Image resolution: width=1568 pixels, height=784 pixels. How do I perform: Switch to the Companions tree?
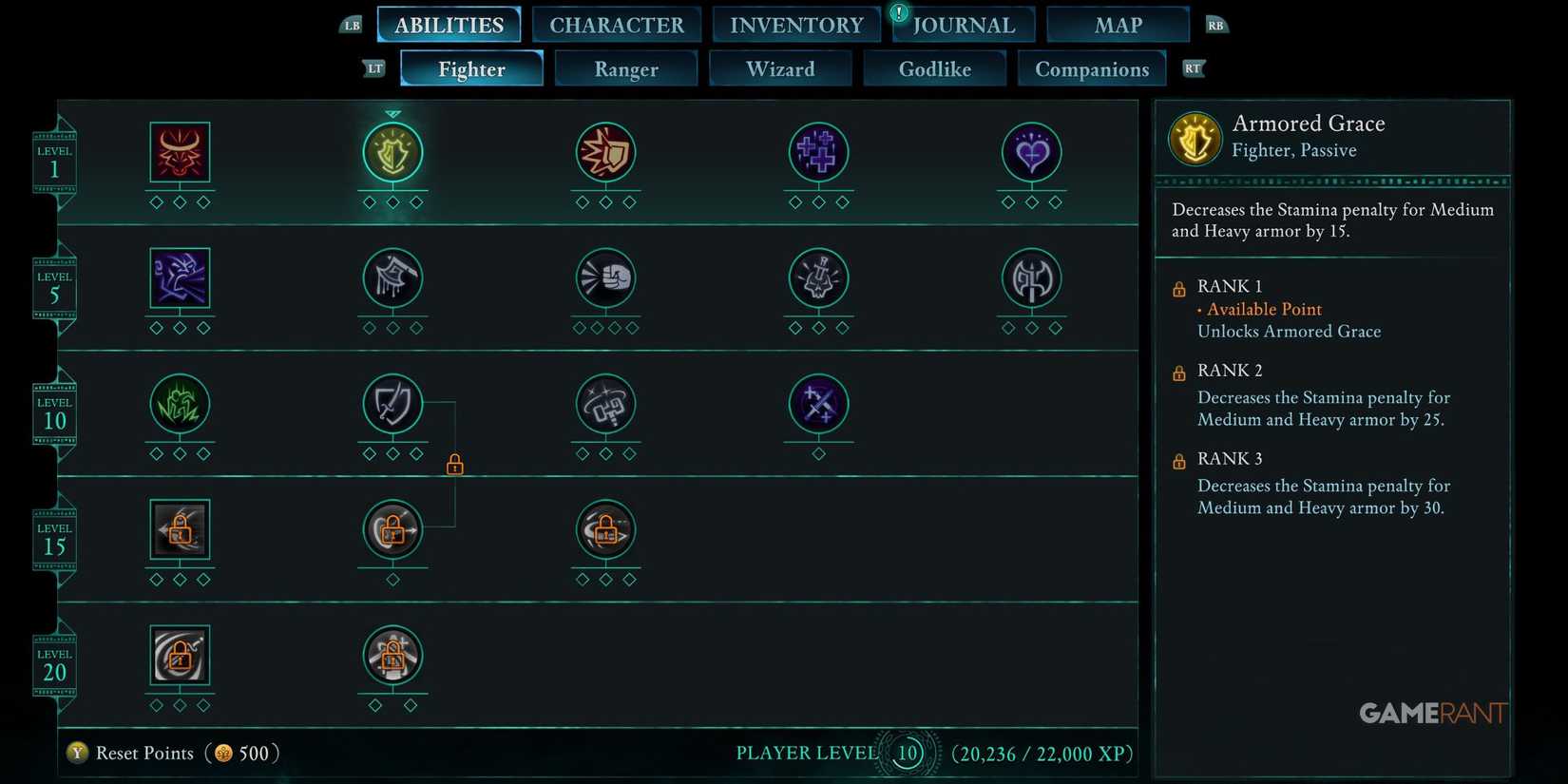(1091, 68)
